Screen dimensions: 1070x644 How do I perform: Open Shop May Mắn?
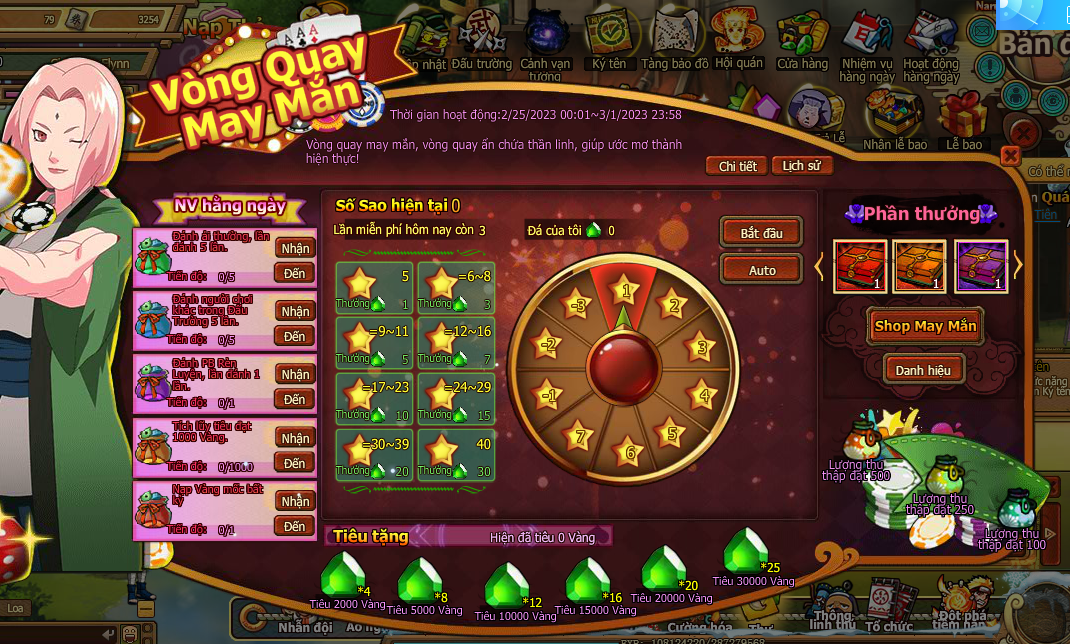(x=925, y=325)
